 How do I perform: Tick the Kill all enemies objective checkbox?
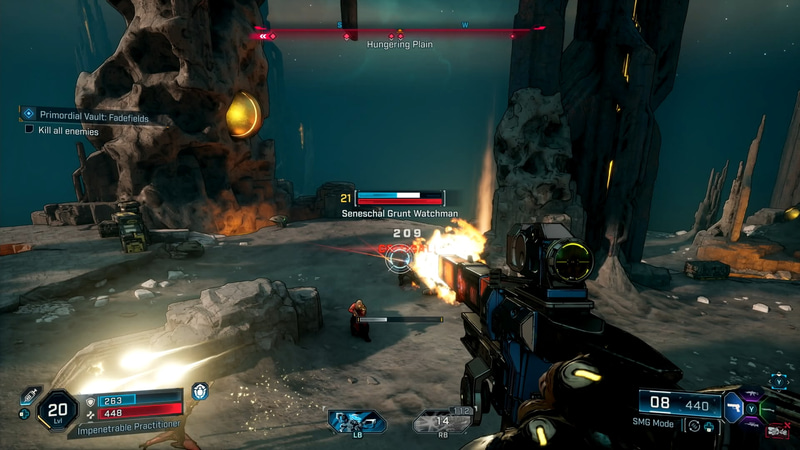pos(30,130)
